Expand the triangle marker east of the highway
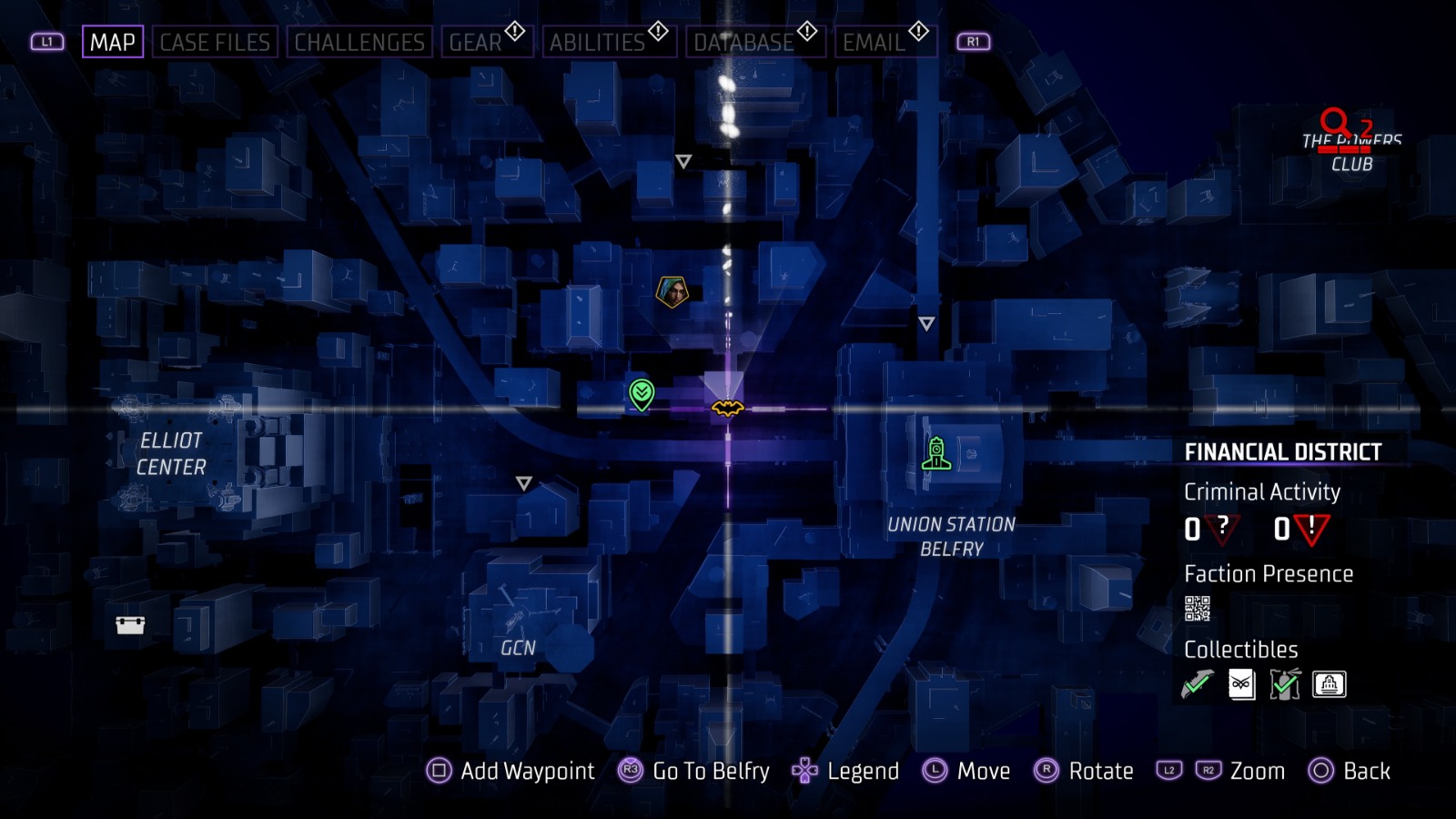 [x=927, y=322]
